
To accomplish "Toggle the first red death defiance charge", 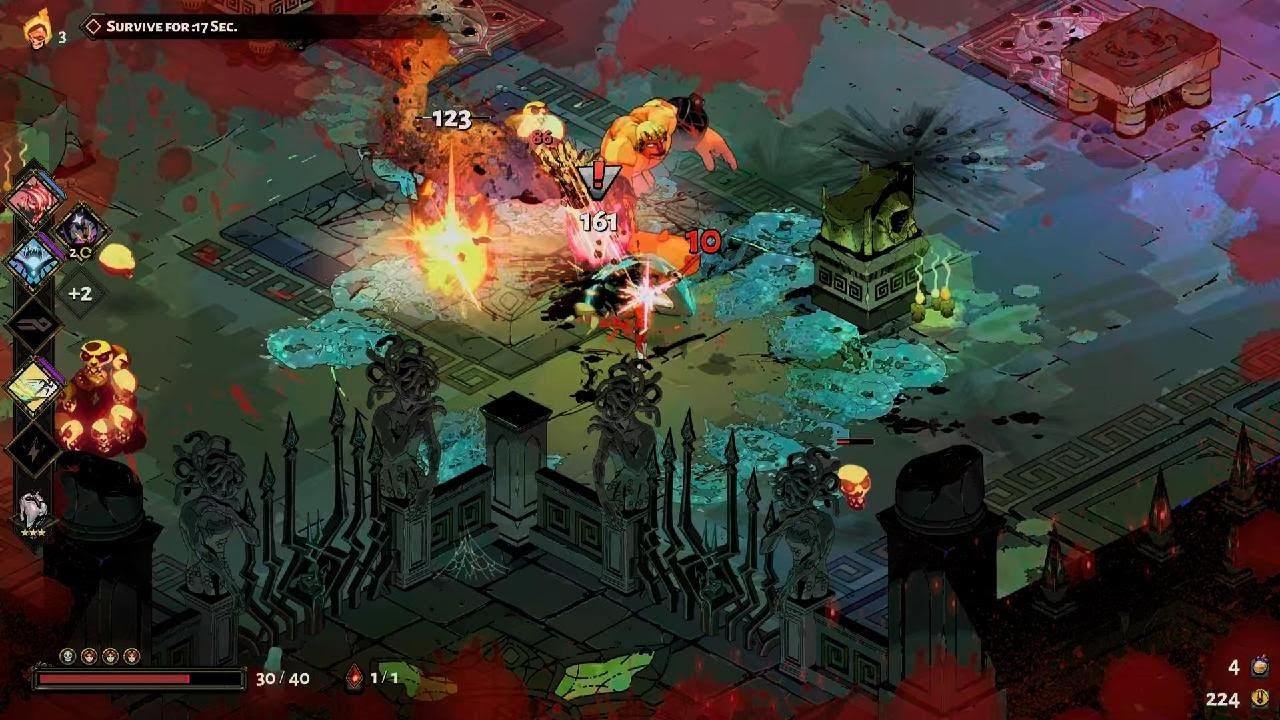I will (88, 655).
